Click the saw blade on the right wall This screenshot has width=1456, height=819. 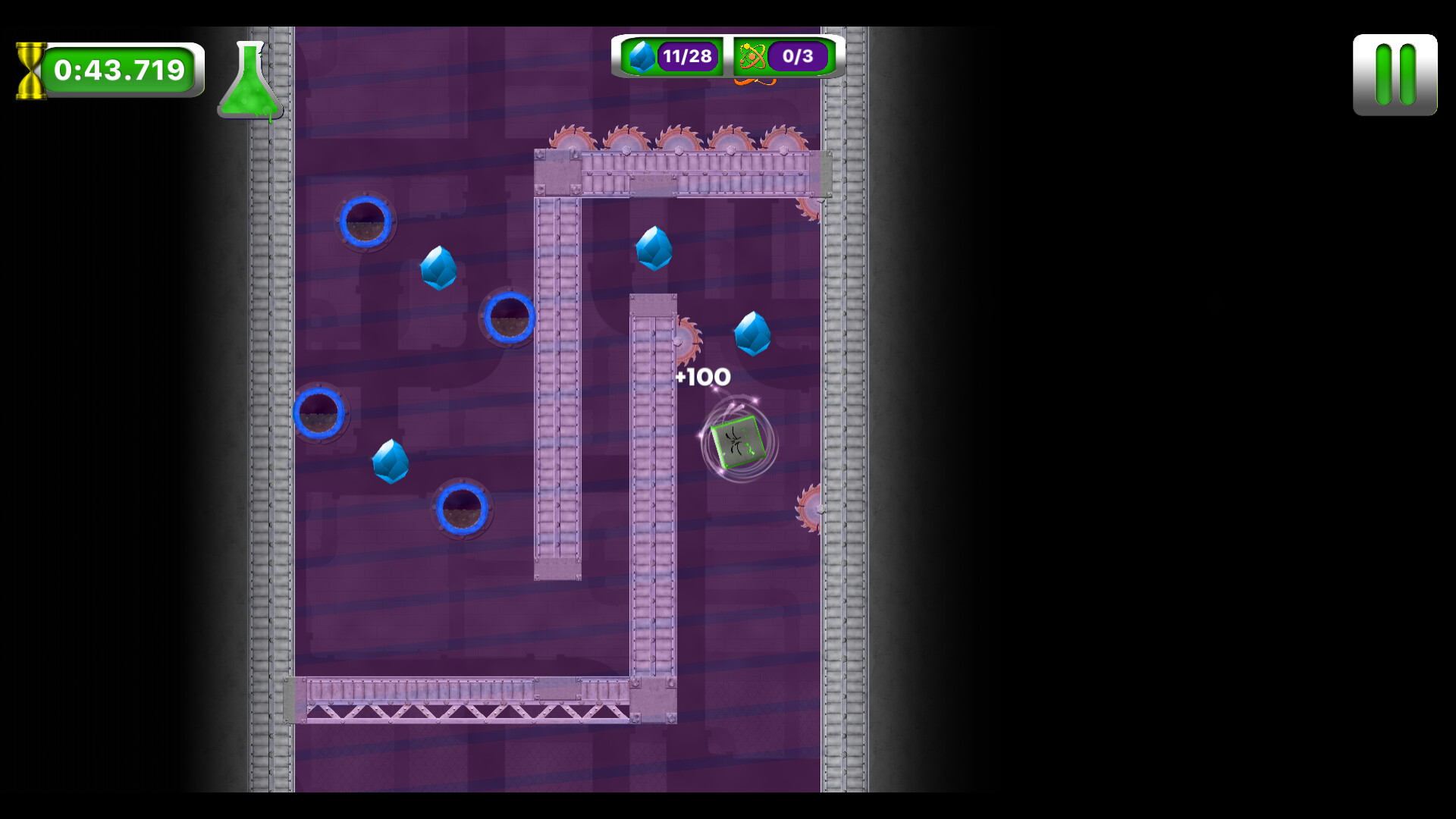coord(809,507)
